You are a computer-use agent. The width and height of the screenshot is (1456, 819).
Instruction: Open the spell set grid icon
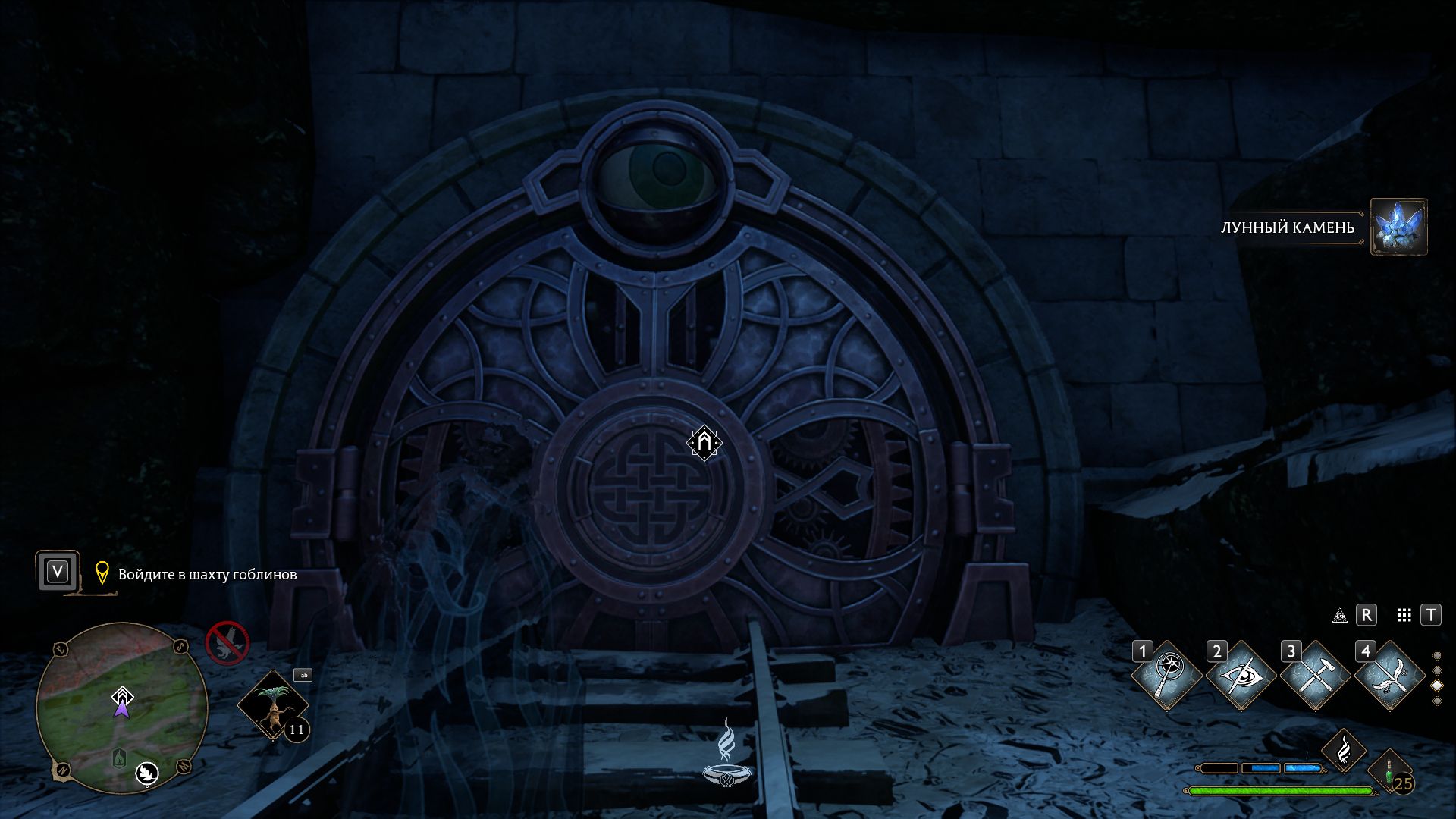coord(1404,615)
